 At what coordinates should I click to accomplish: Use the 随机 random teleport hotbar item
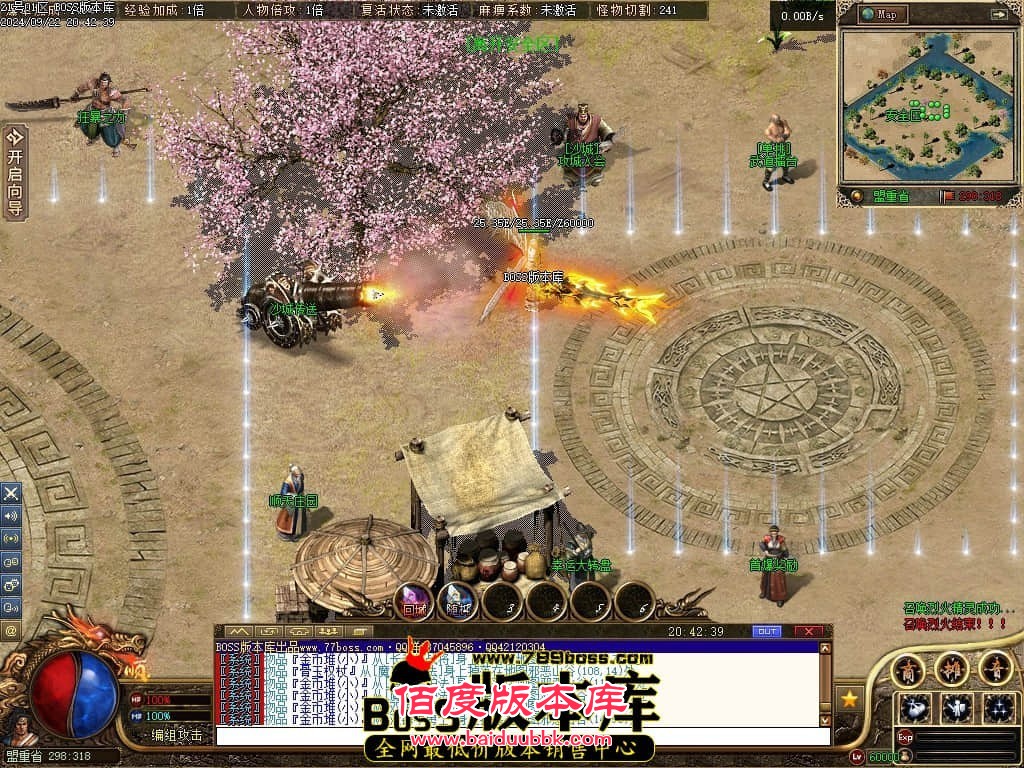click(458, 601)
